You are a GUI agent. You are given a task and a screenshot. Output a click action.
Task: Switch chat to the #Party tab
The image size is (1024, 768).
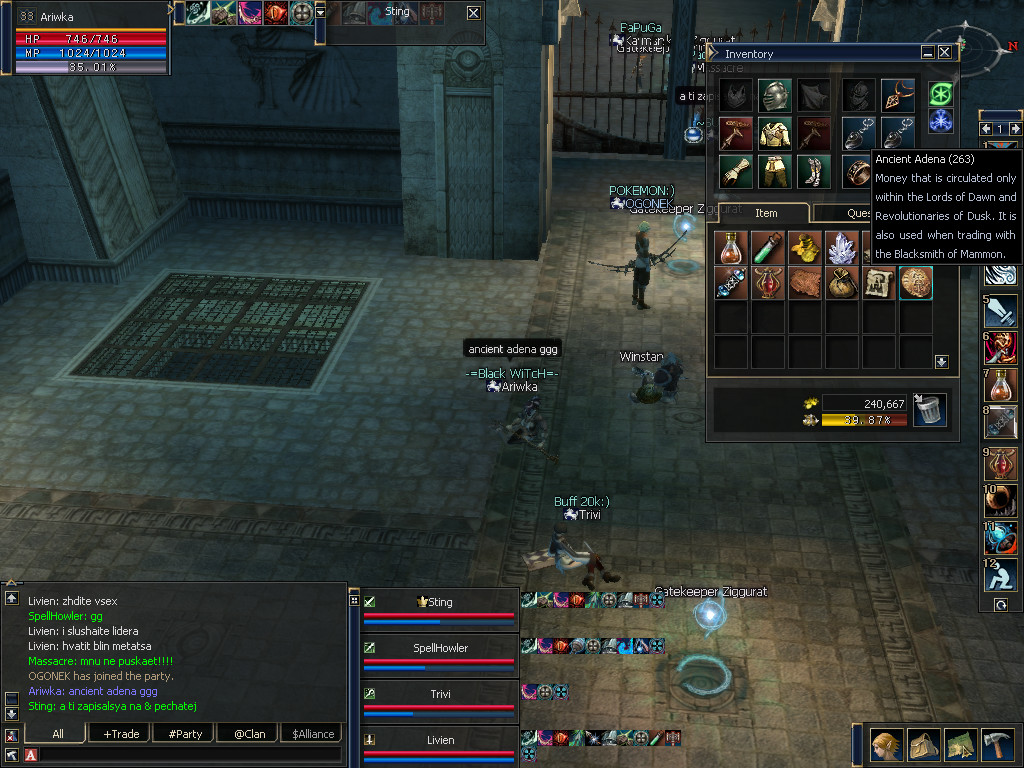coord(185,734)
